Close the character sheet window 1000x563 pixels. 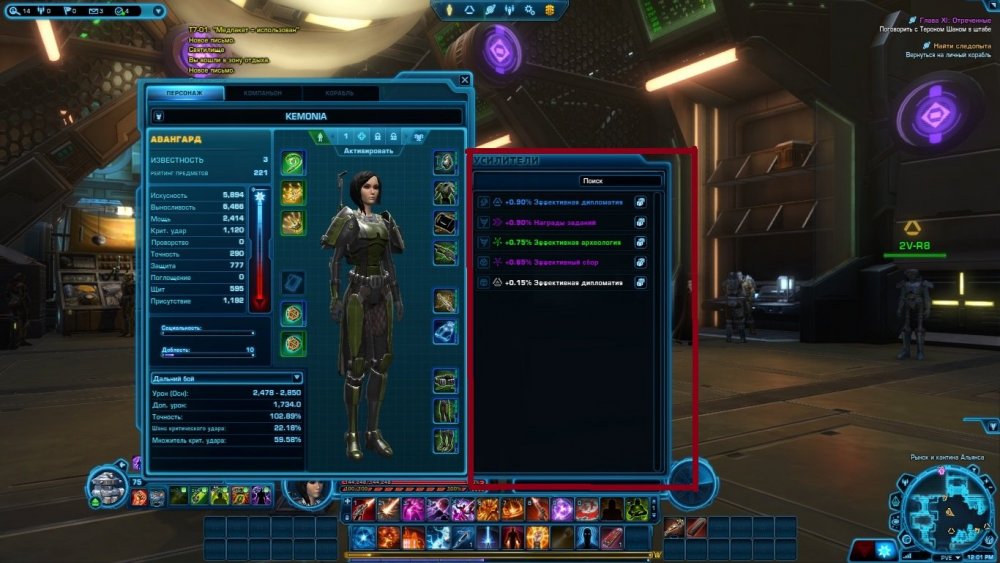[464, 80]
